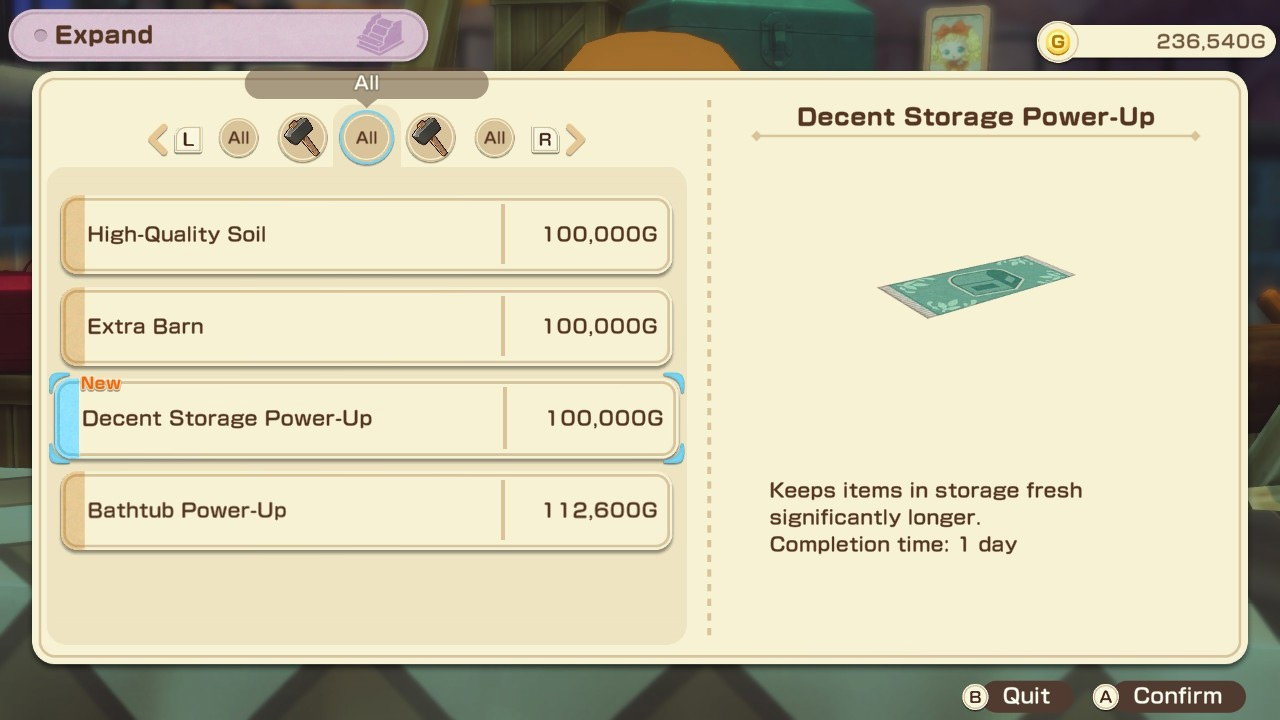This screenshot has height=720, width=1280.
Task: Click the highlighted All category tab
Action: click(x=367, y=138)
